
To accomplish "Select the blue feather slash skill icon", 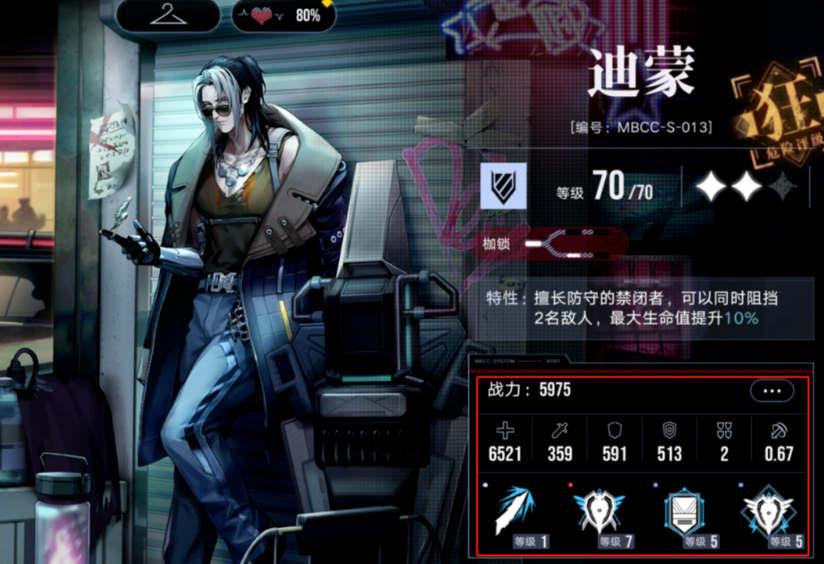I will pyautogui.click(x=516, y=512).
